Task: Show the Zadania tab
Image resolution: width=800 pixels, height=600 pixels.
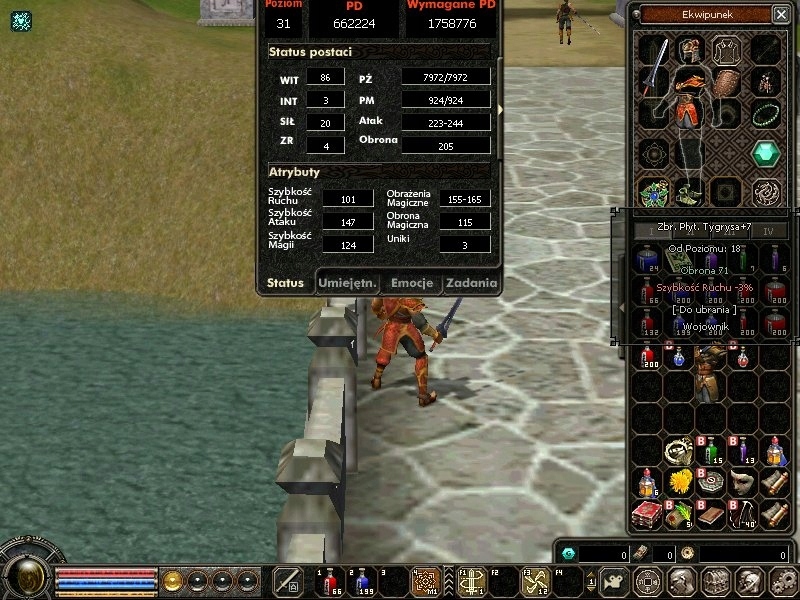Action: coord(471,283)
